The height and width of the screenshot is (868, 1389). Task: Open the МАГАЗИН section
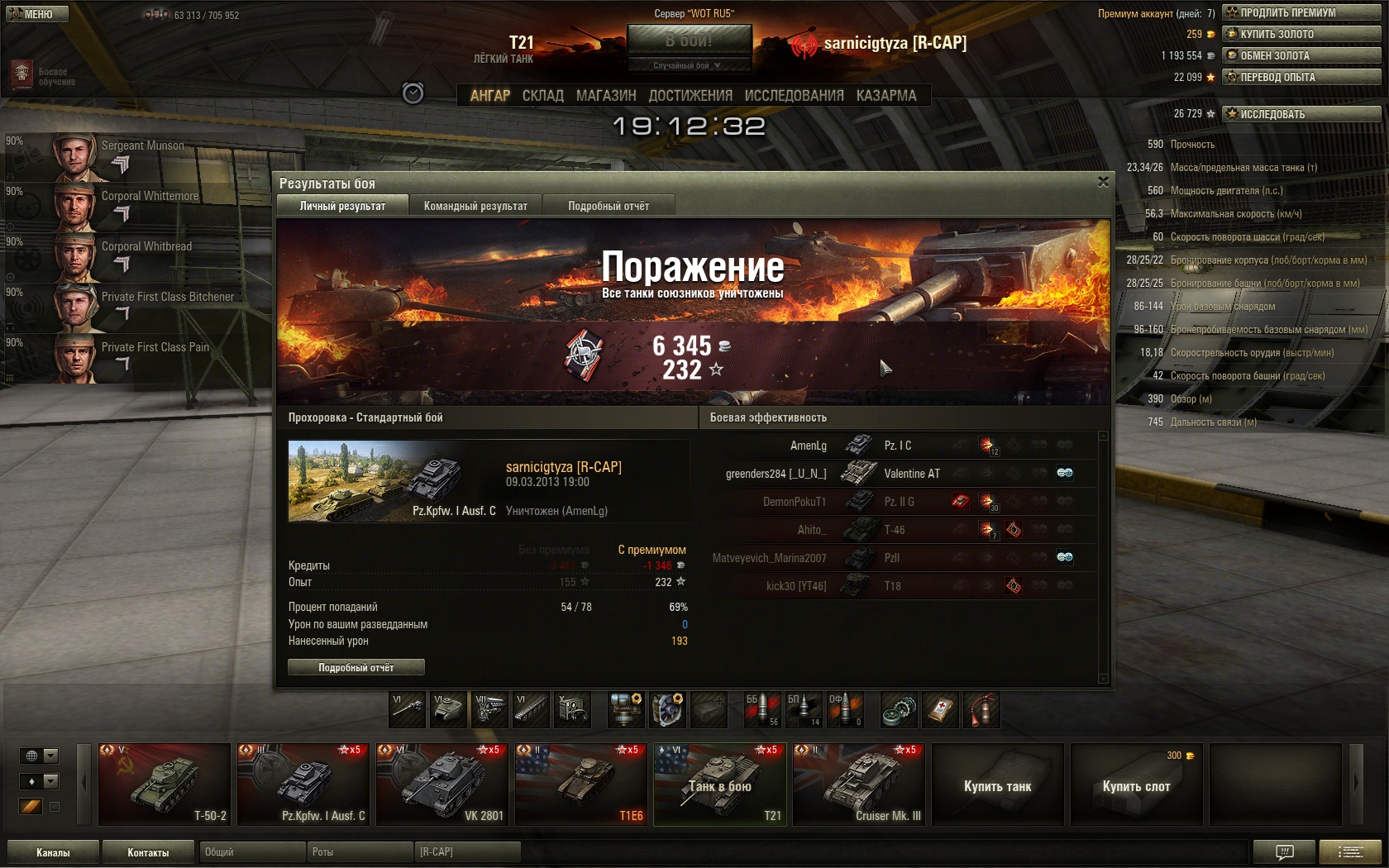point(606,96)
